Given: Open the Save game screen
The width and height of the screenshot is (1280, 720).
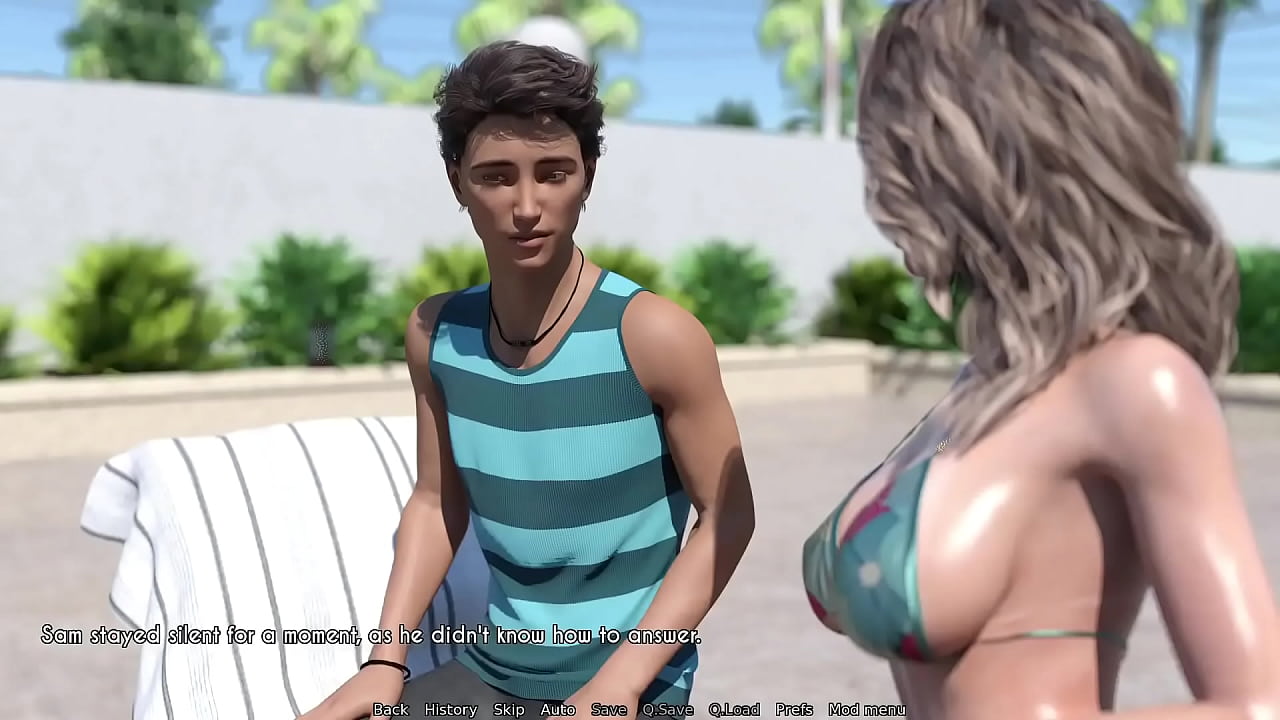Looking at the screenshot, I should coord(608,709).
